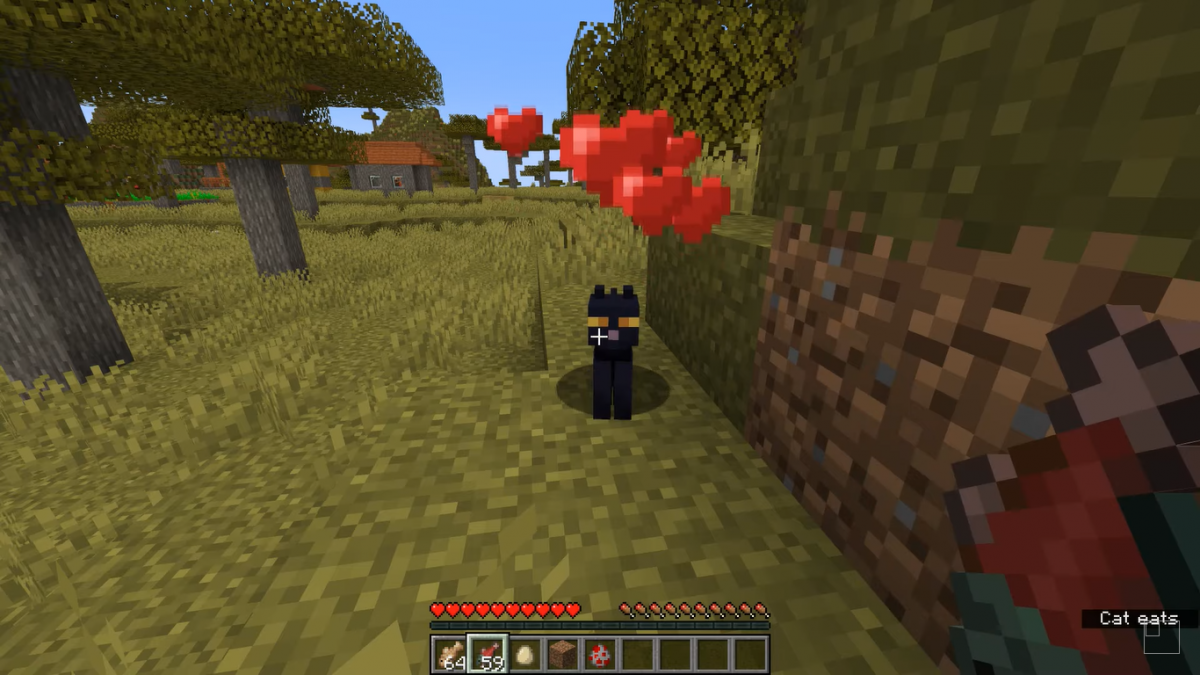Pick the red-spotted spawn egg slot

click(x=600, y=654)
